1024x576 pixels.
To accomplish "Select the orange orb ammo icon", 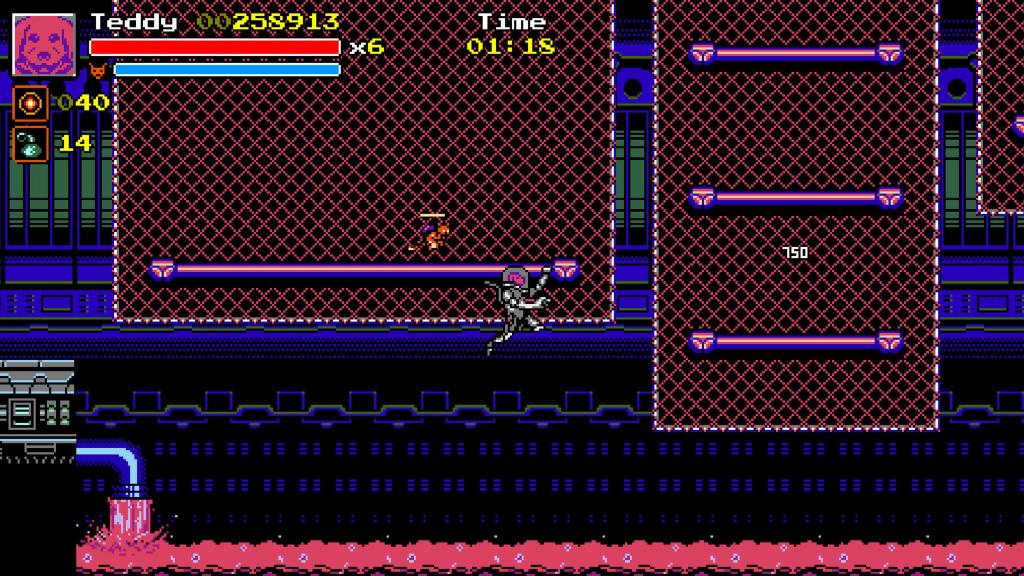I will click(x=30, y=103).
